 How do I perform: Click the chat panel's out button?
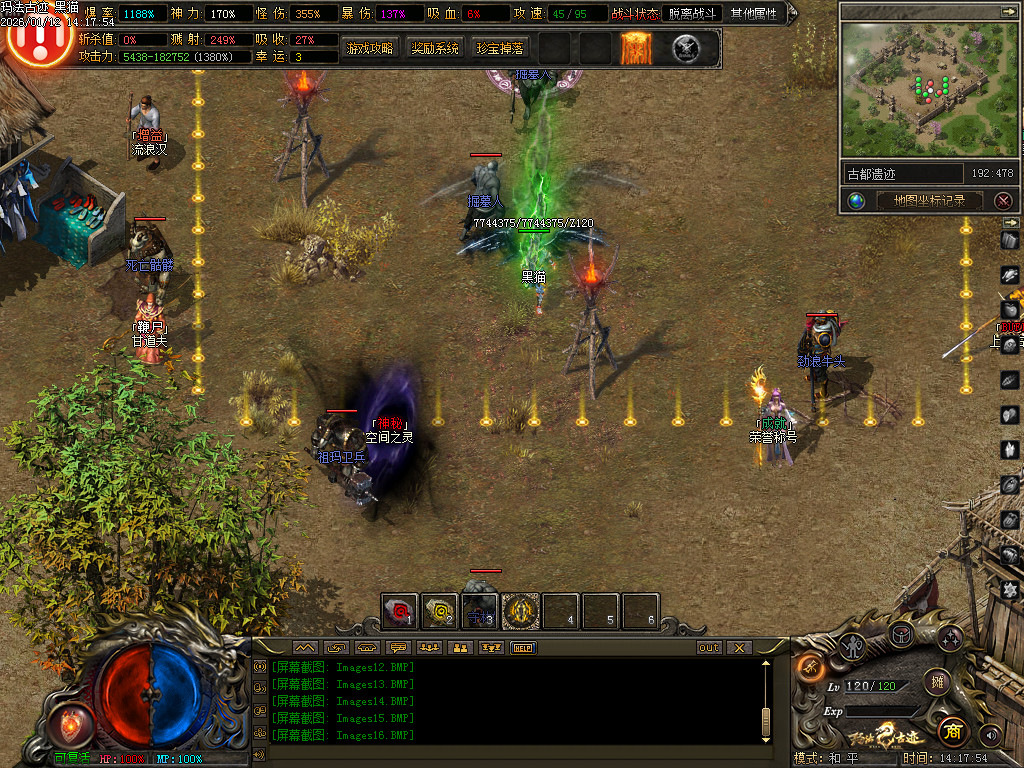[708, 648]
